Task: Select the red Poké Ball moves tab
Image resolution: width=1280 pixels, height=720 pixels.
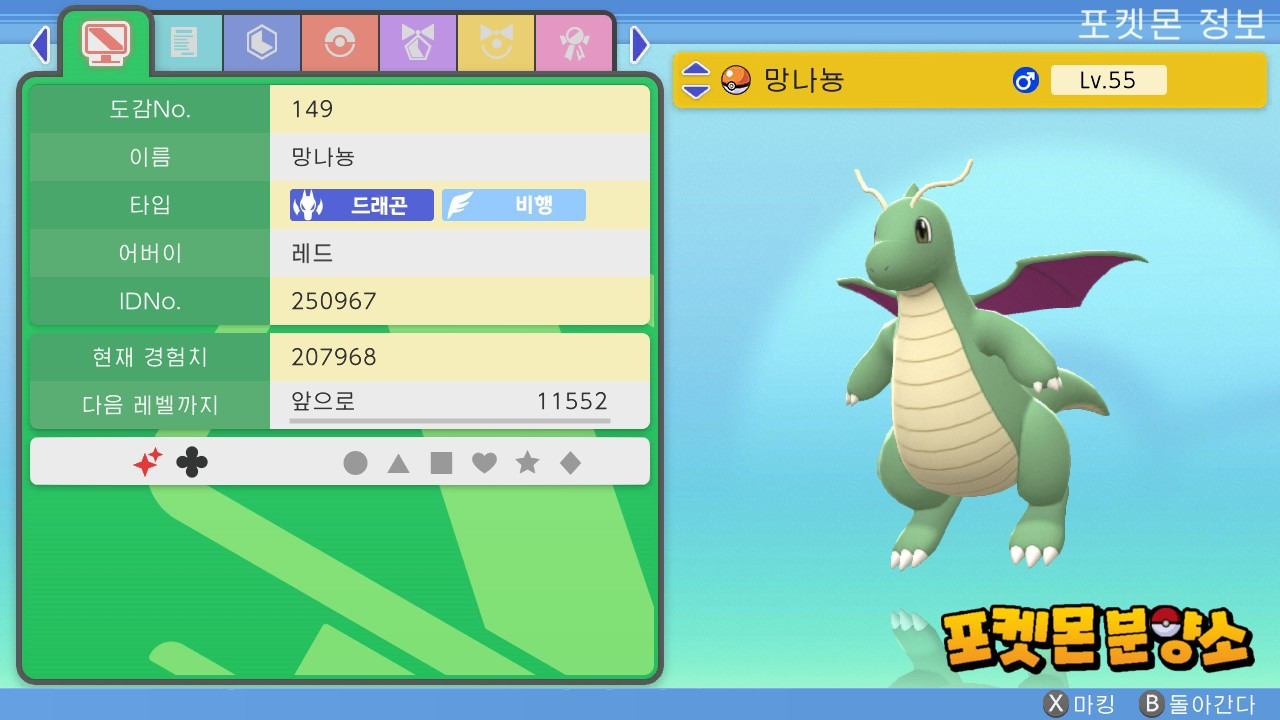Action: pyautogui.click(x=340, y=43)
